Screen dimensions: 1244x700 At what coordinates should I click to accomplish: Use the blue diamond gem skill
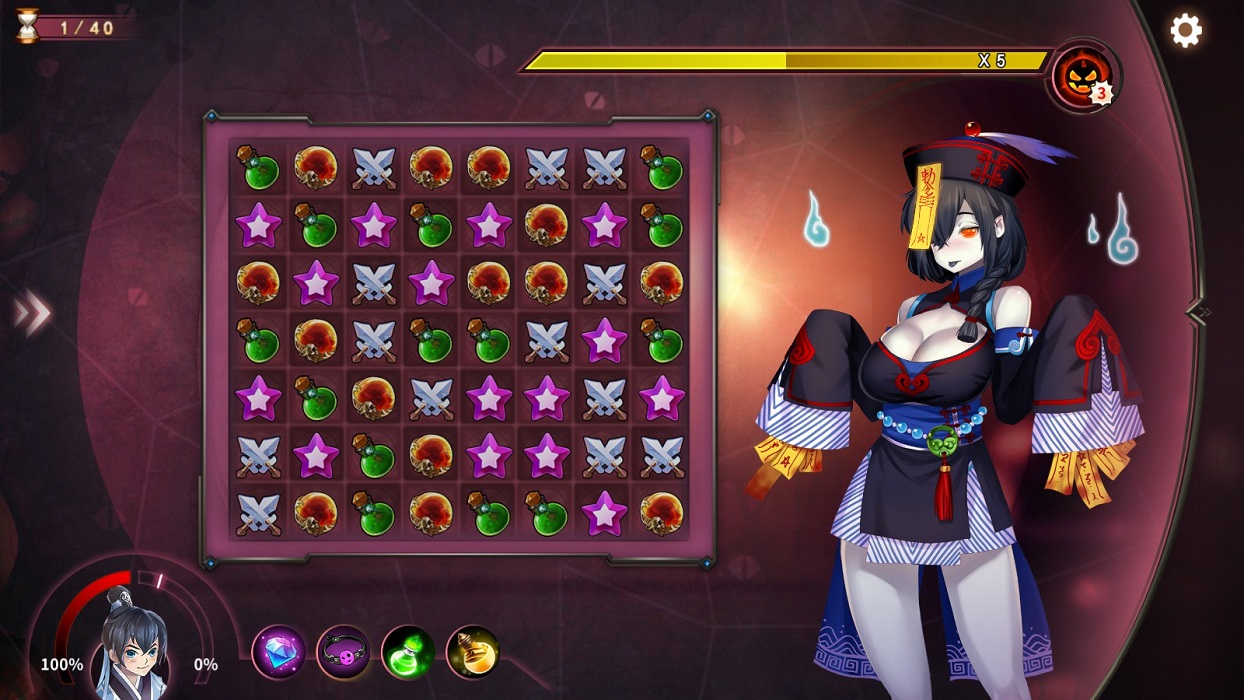278,652
